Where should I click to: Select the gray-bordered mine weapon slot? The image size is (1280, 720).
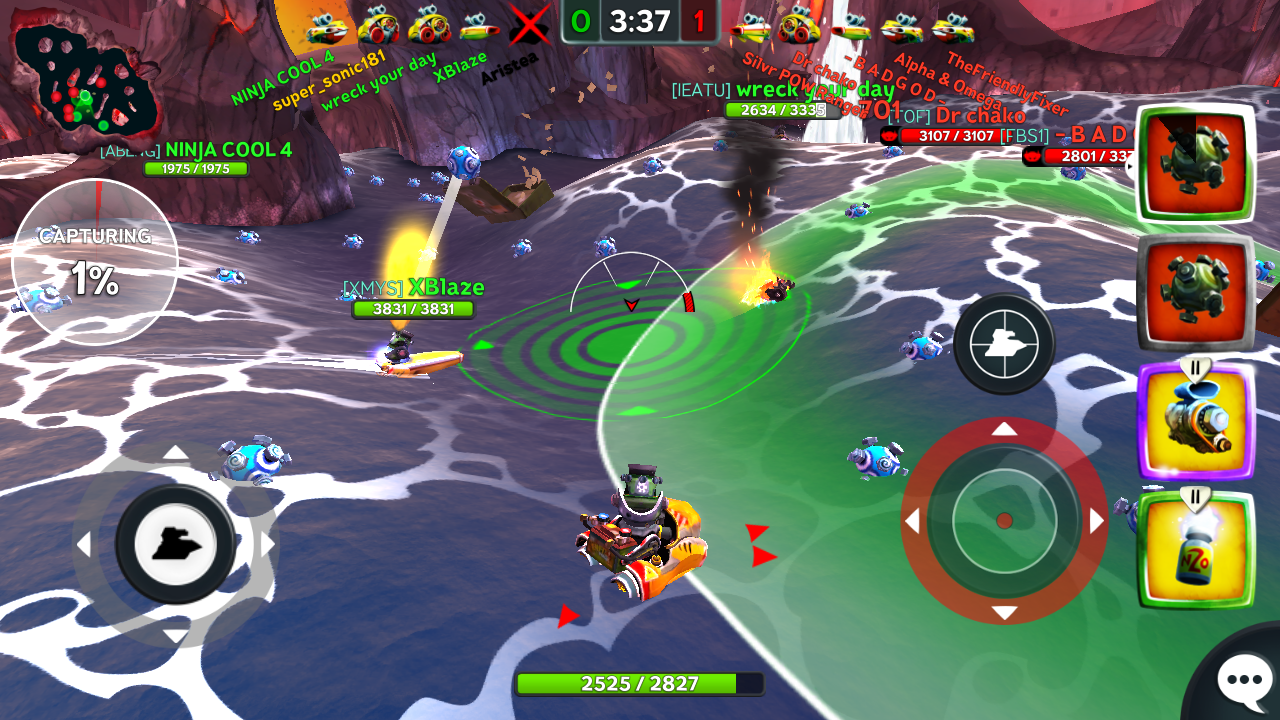pyautogui.click(x=1196, y=293)
